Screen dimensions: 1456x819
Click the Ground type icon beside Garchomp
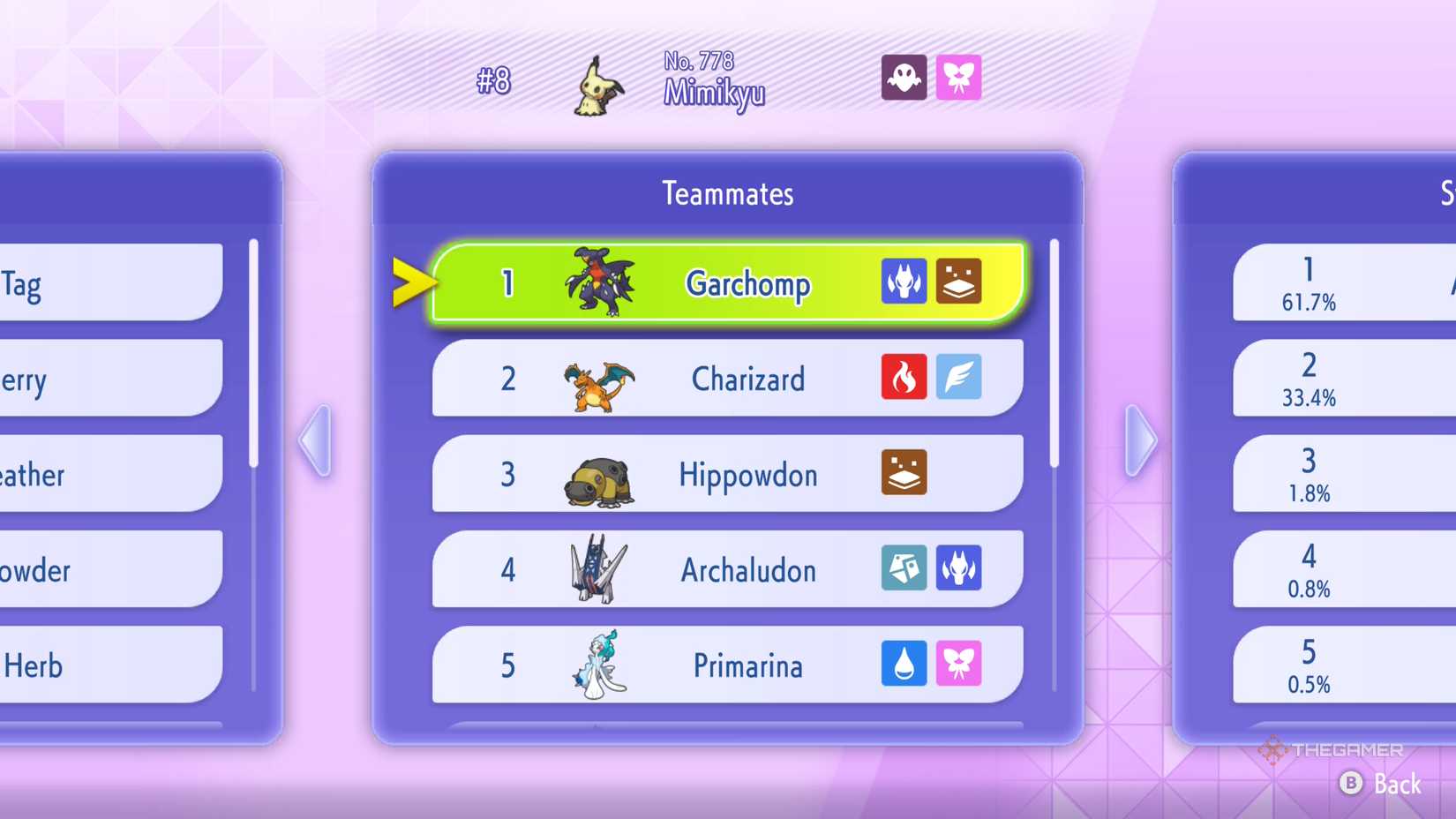click(x=960, y=281)
